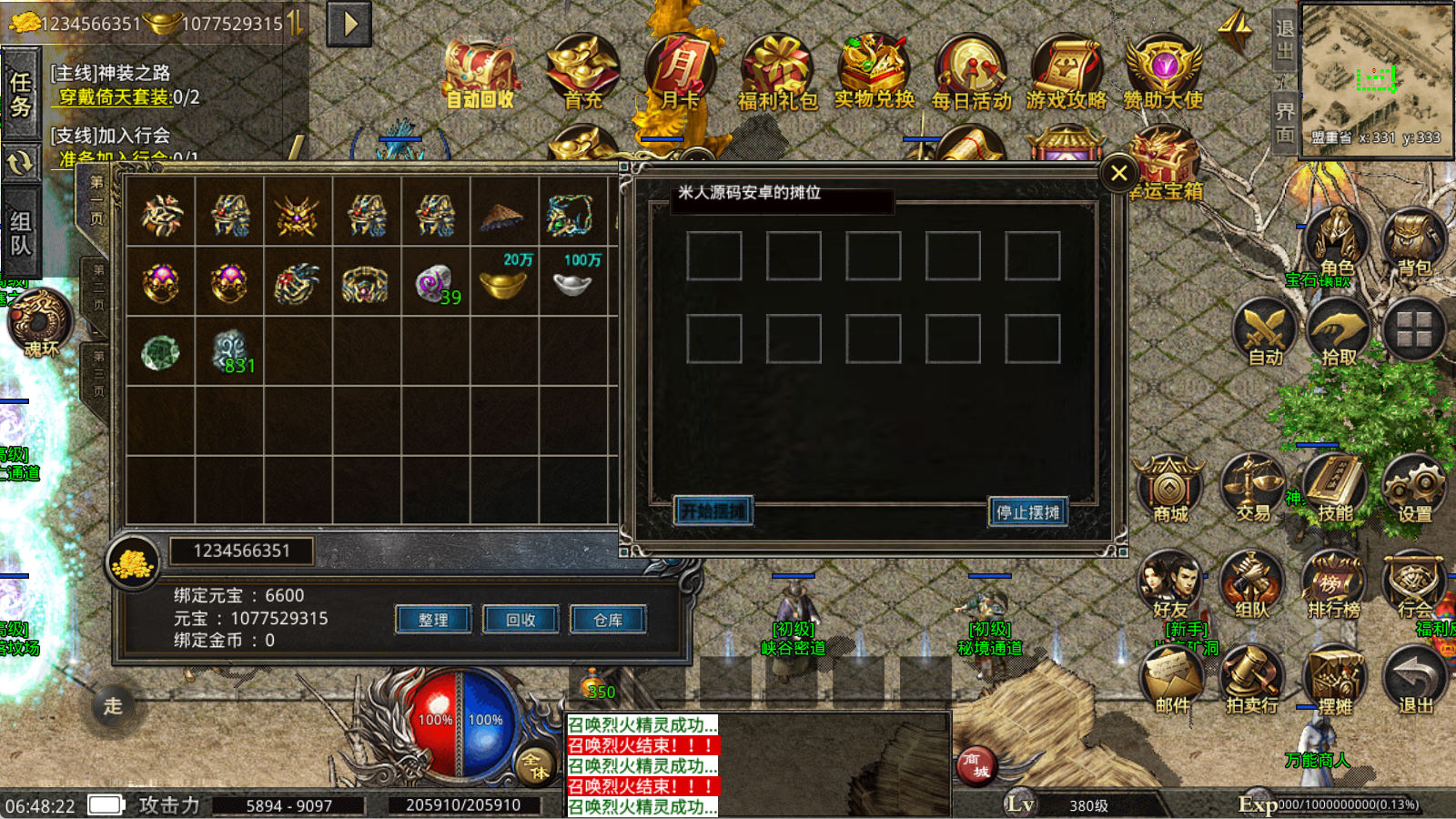The width and height of the screenshot is (1456, 819).
Task: Open the 自动回收 auto-recycle chest
Action: pos(480,75)
